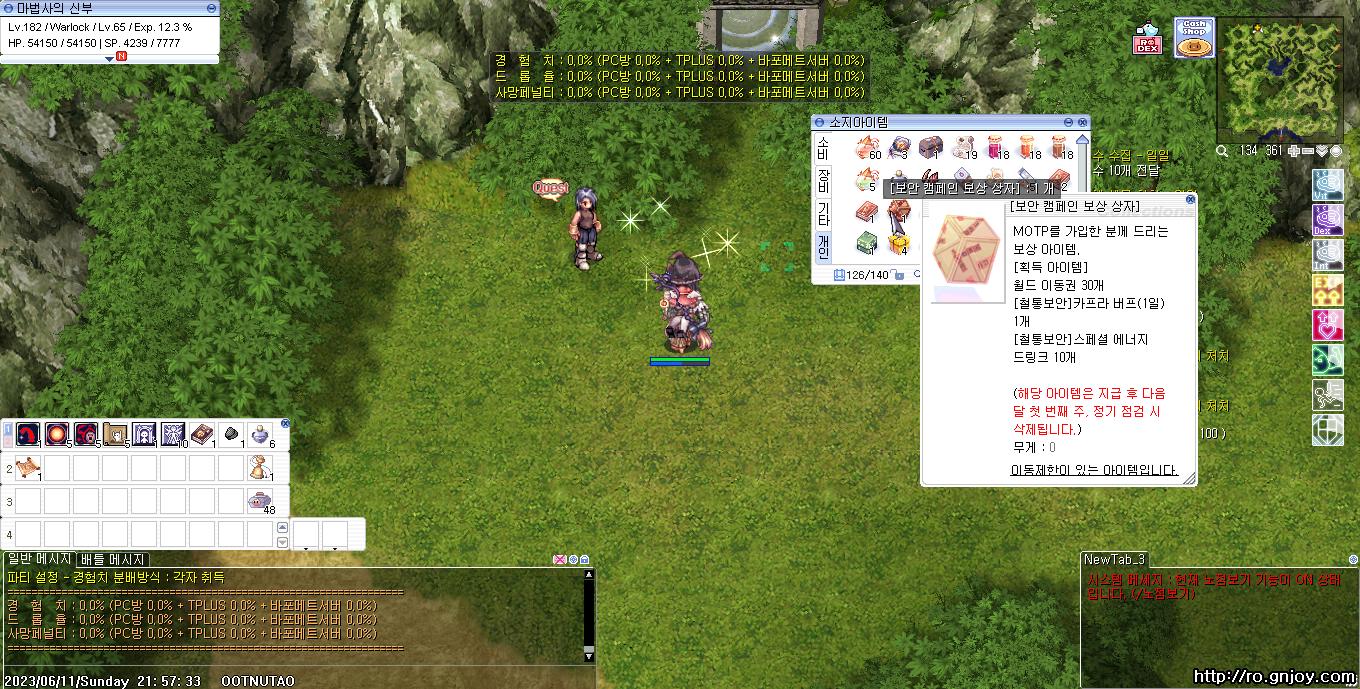This screenshot has height=689, width=1360.
Task: Open the Cash Shop
Action: pos(1192,39)
